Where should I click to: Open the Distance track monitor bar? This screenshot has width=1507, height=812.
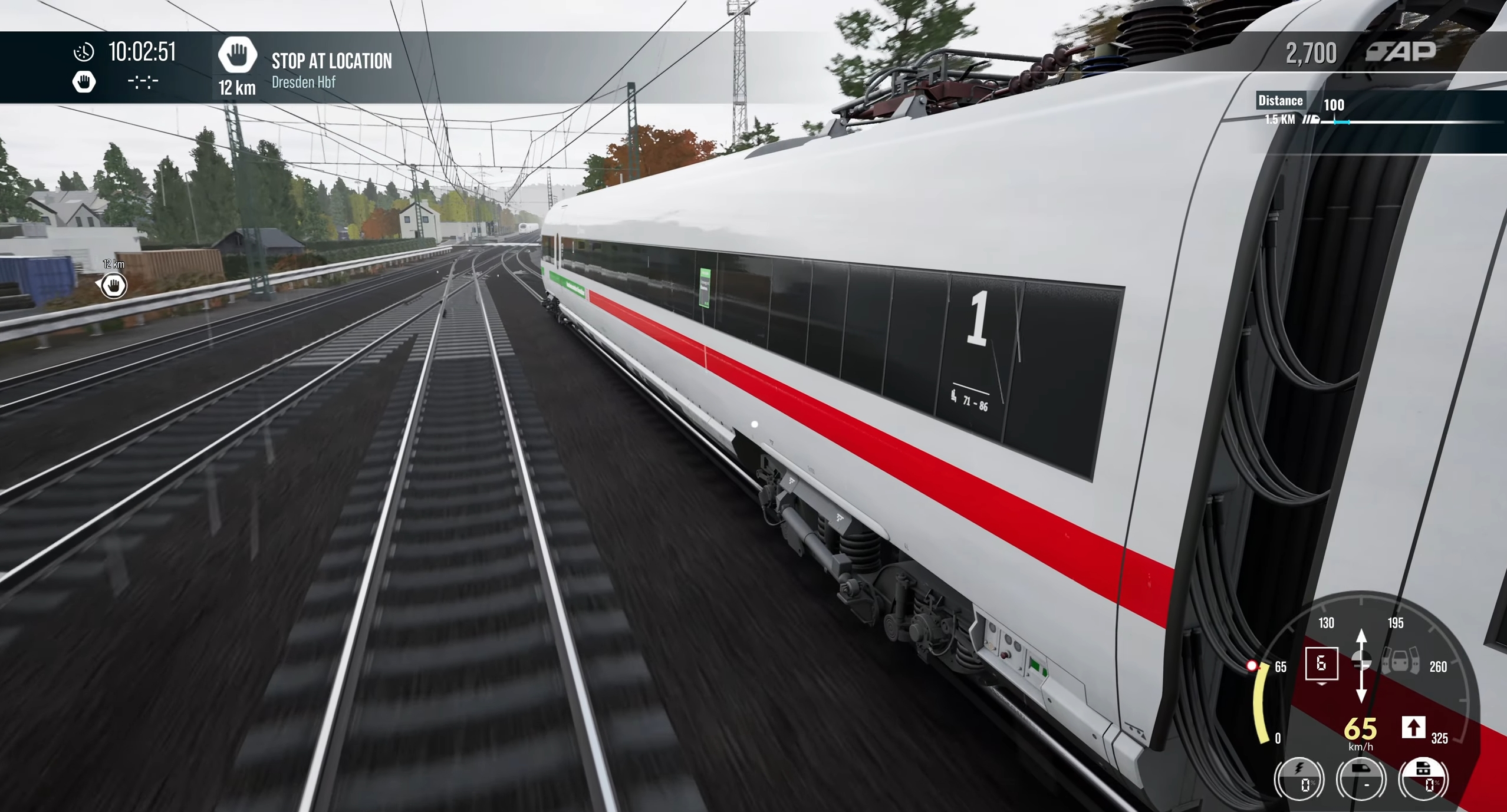1380,112
